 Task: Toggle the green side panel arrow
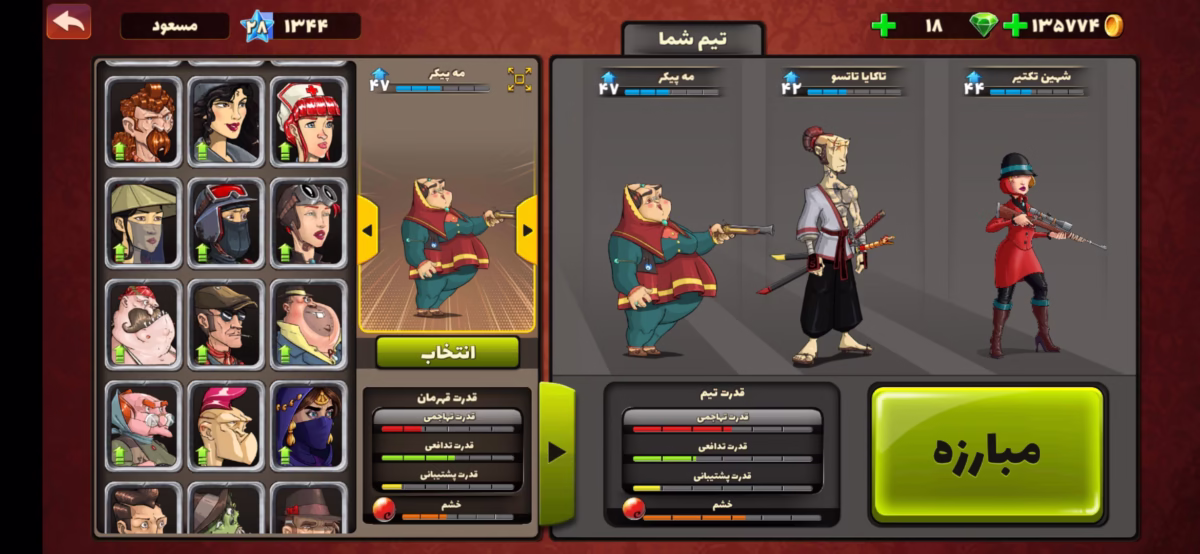pos(557,452)
